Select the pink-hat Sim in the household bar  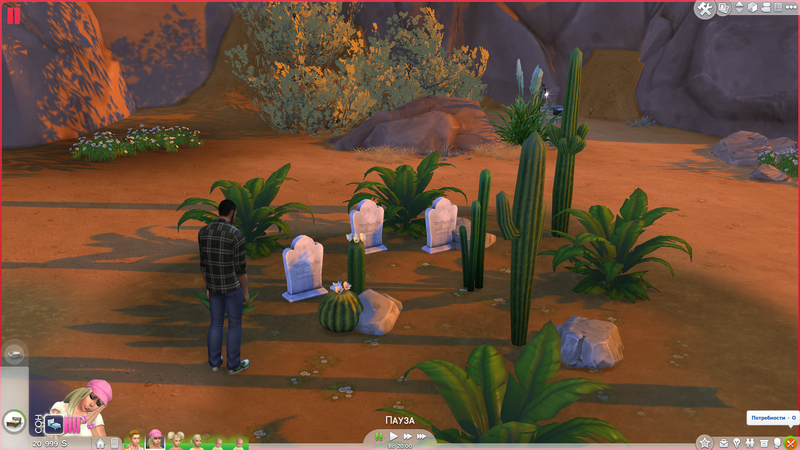pyautogui.click(x=155, y=440)
